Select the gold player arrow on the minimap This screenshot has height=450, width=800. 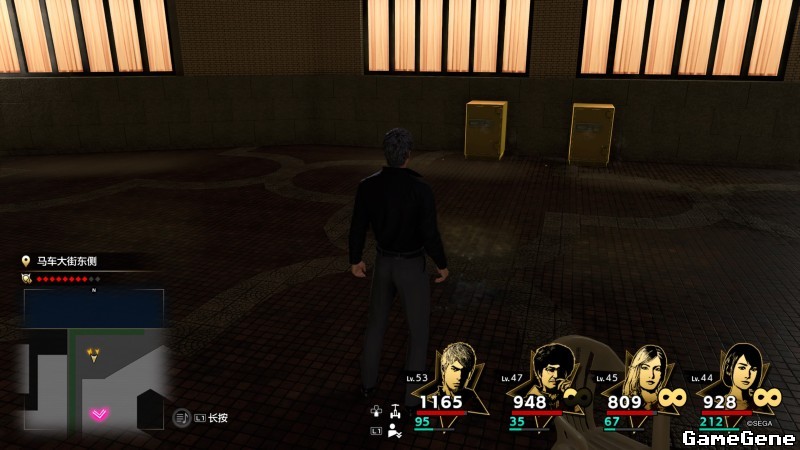[x=94, y=354]
